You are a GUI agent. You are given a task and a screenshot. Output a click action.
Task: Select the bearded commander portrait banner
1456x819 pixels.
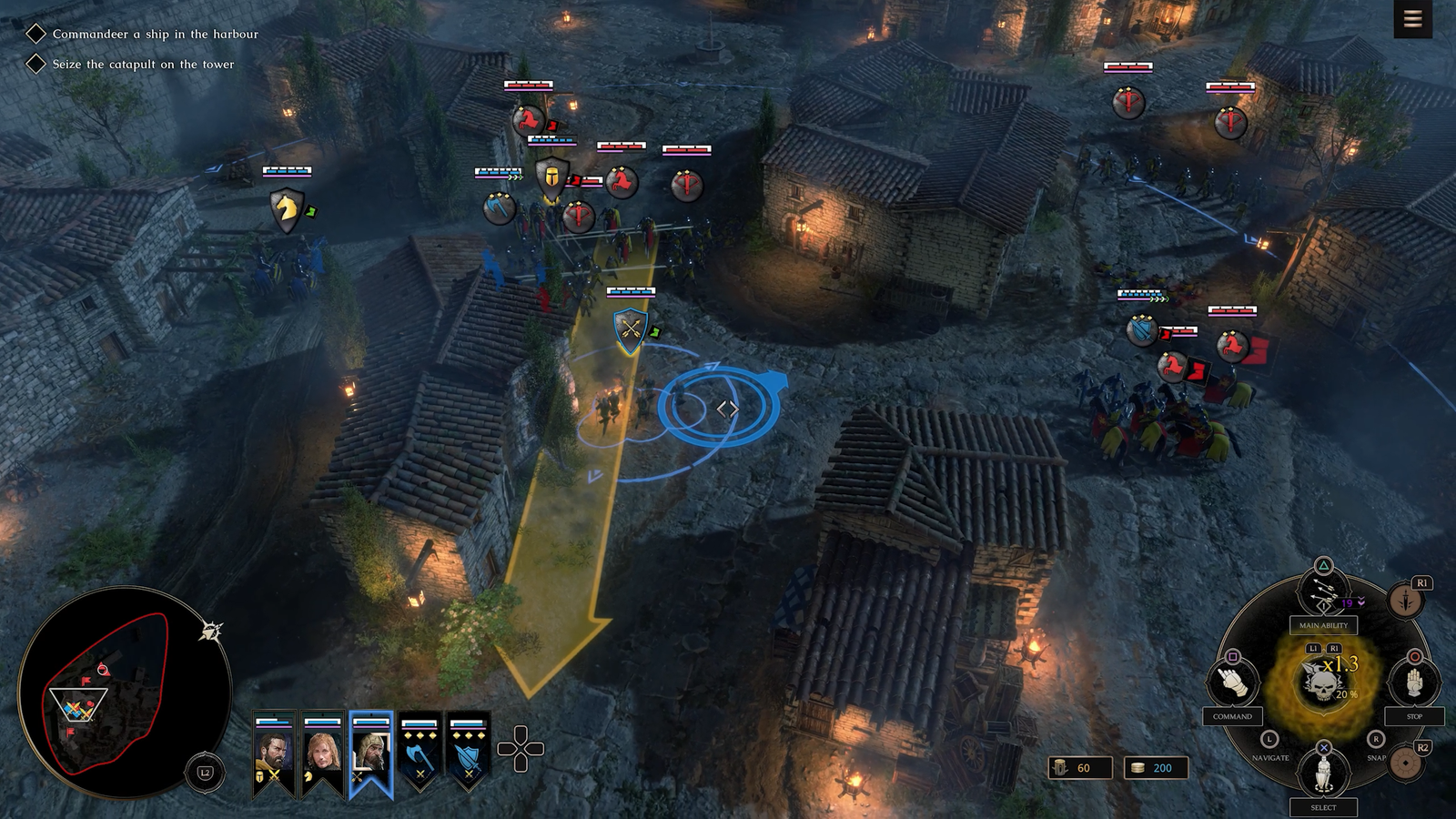pos(274,753)
